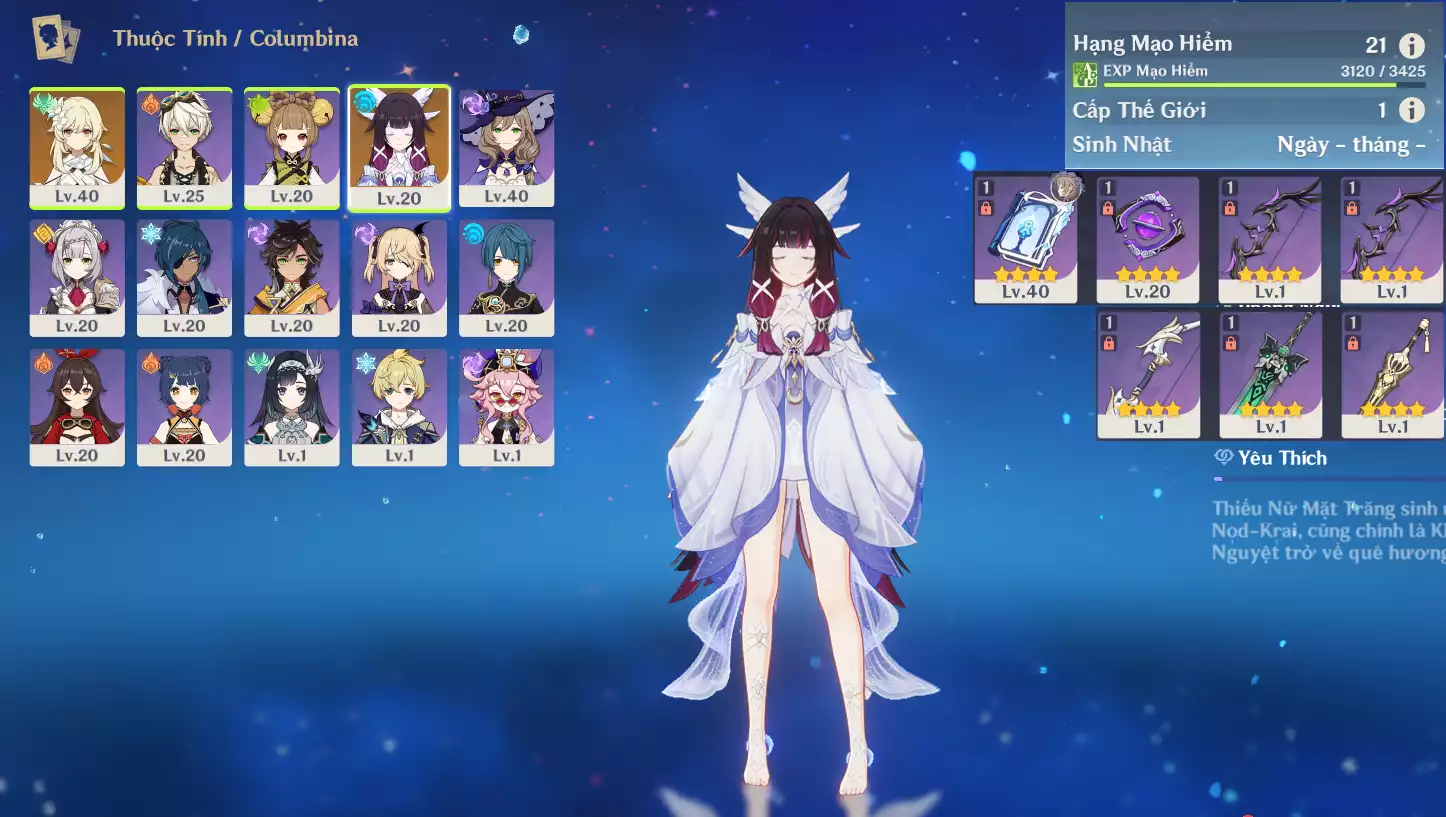The height and width of the screenshot is (817, 1446).
Task: Choose Bennett's Lv.25 character portrait
Action: coord(184,148)
